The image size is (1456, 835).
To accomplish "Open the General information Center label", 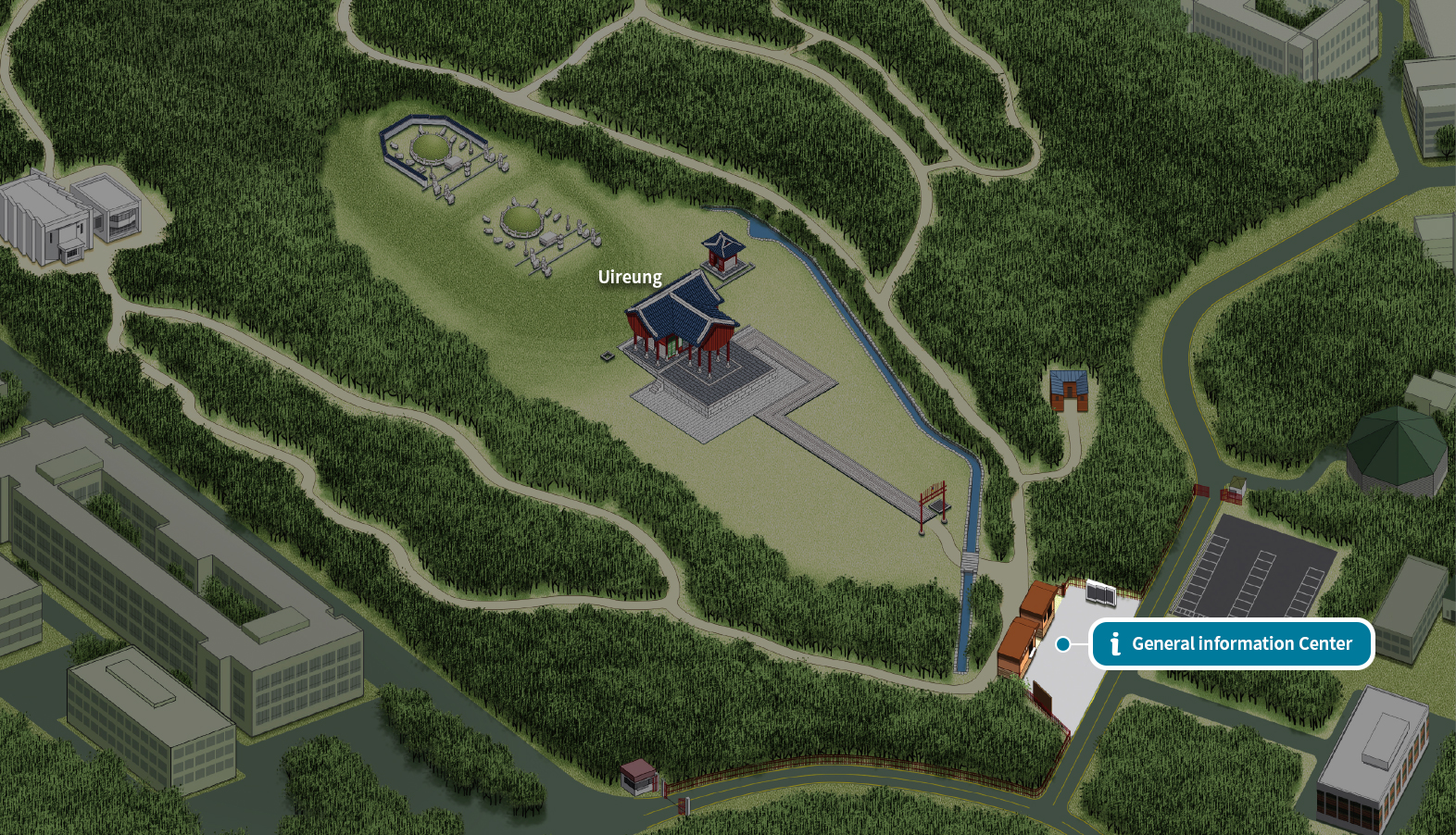I will (1231, 643).
